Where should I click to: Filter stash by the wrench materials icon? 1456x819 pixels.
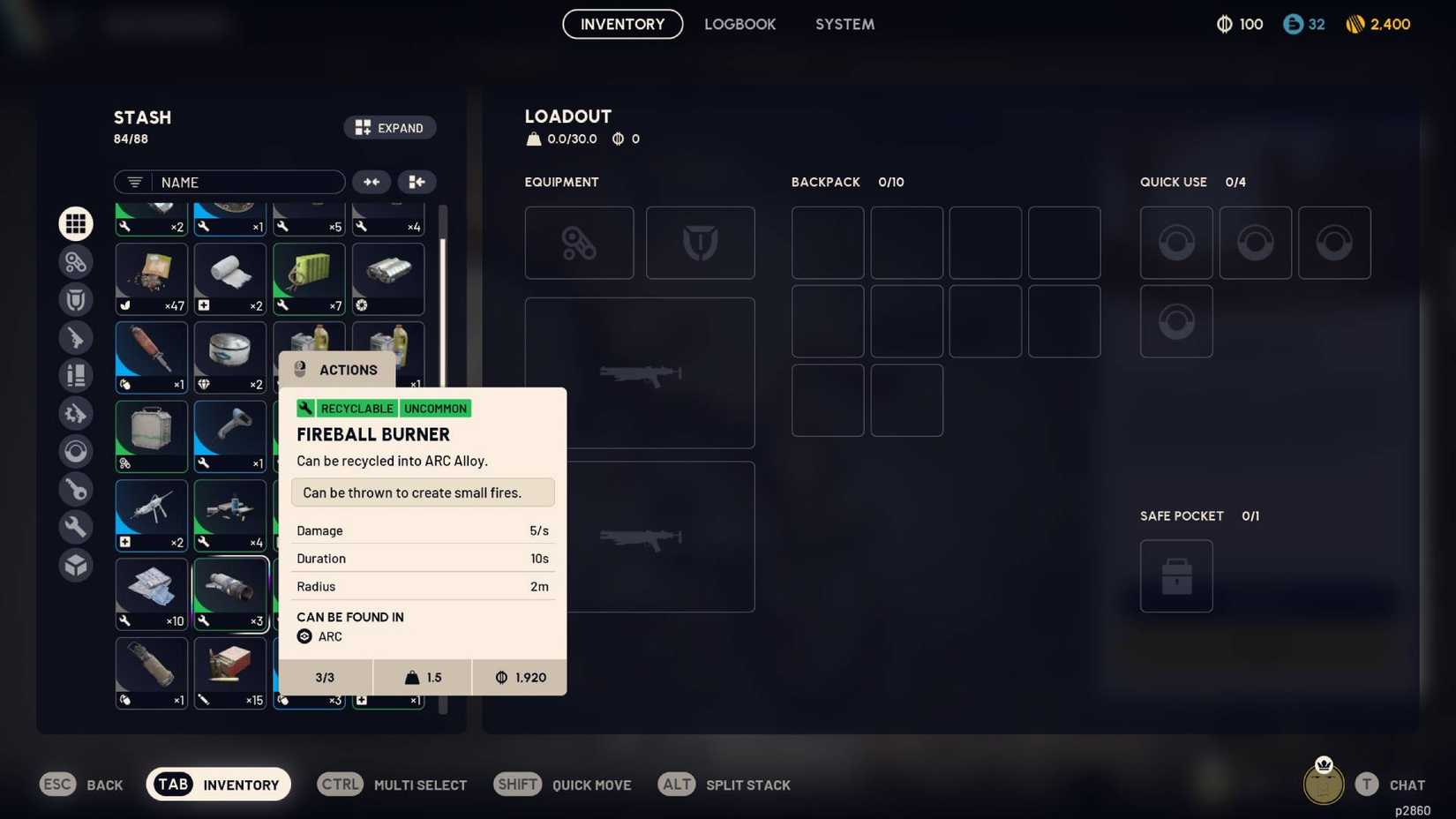click(75, 527)
